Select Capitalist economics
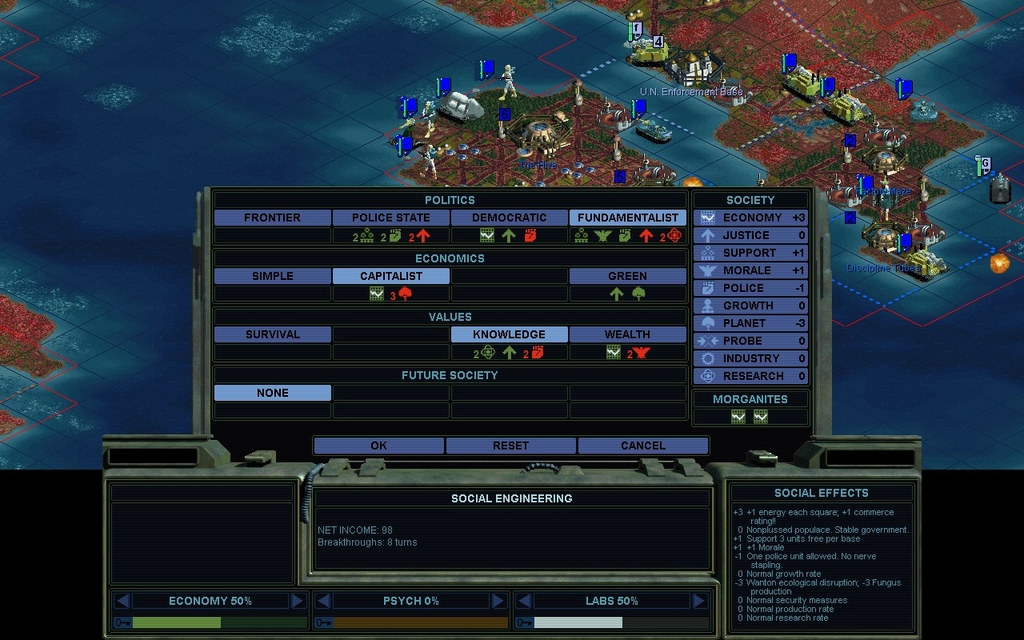Image resolution: width=1024 pixels, height=640 pixels. click(390, 276)
